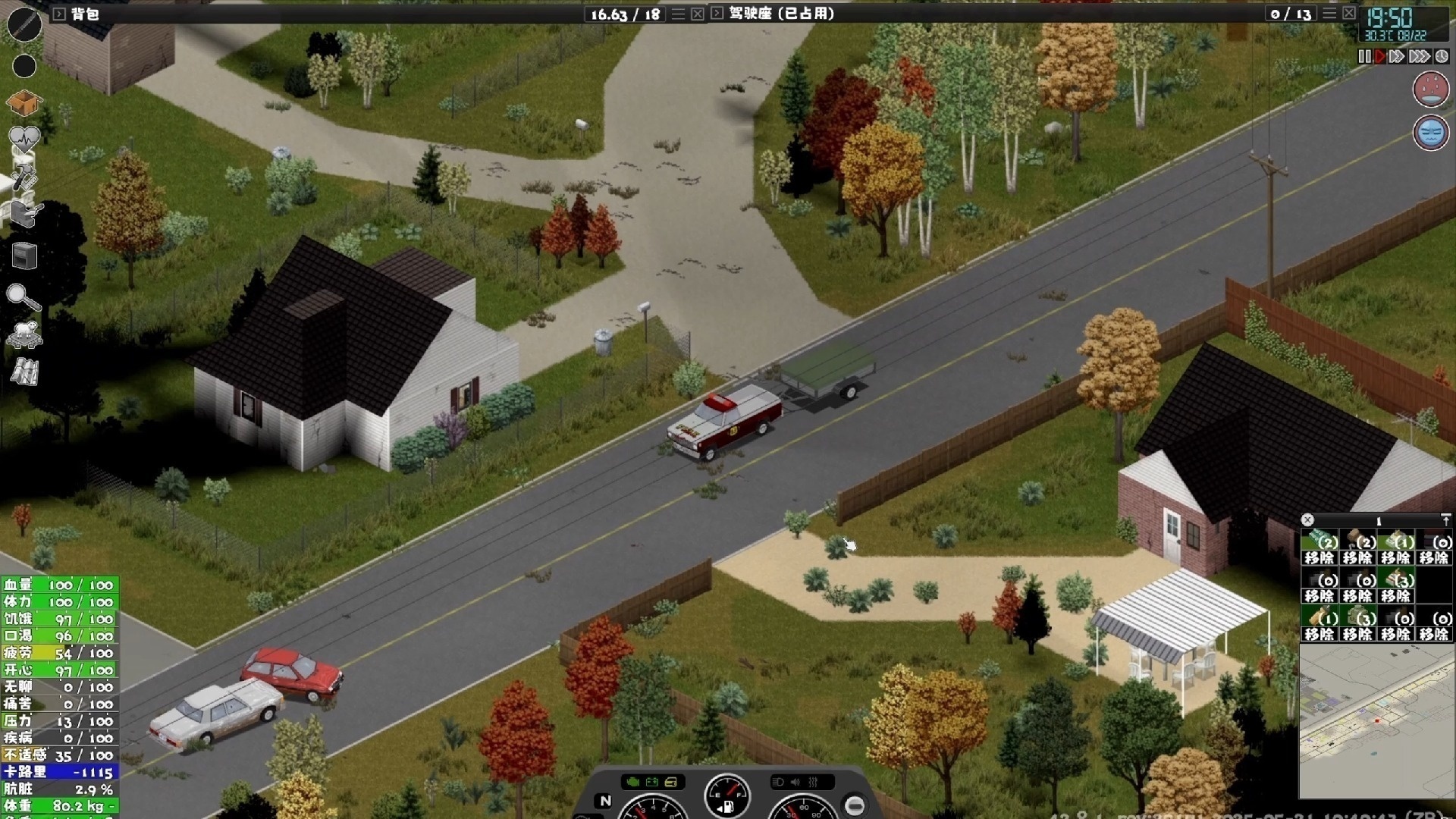The width and height of the screenshot is (1456, 819).
Task: Click the clock wait-time button
Action: (x=1442, y=57)
